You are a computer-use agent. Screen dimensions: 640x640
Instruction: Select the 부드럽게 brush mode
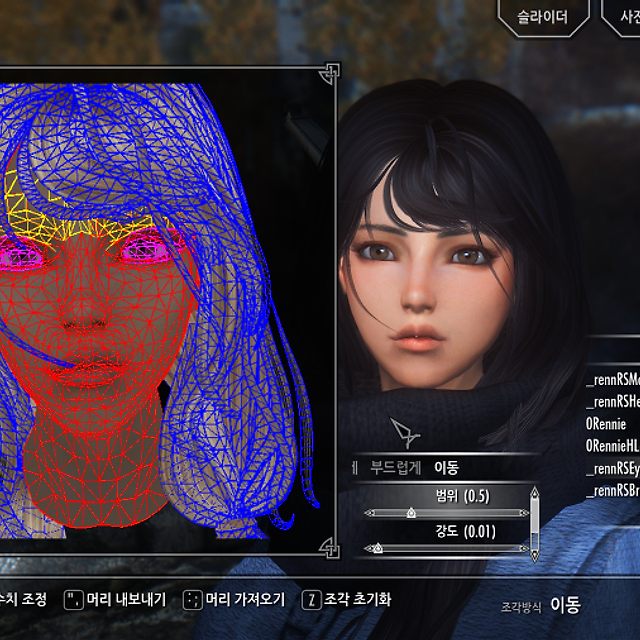coord(395,467)
